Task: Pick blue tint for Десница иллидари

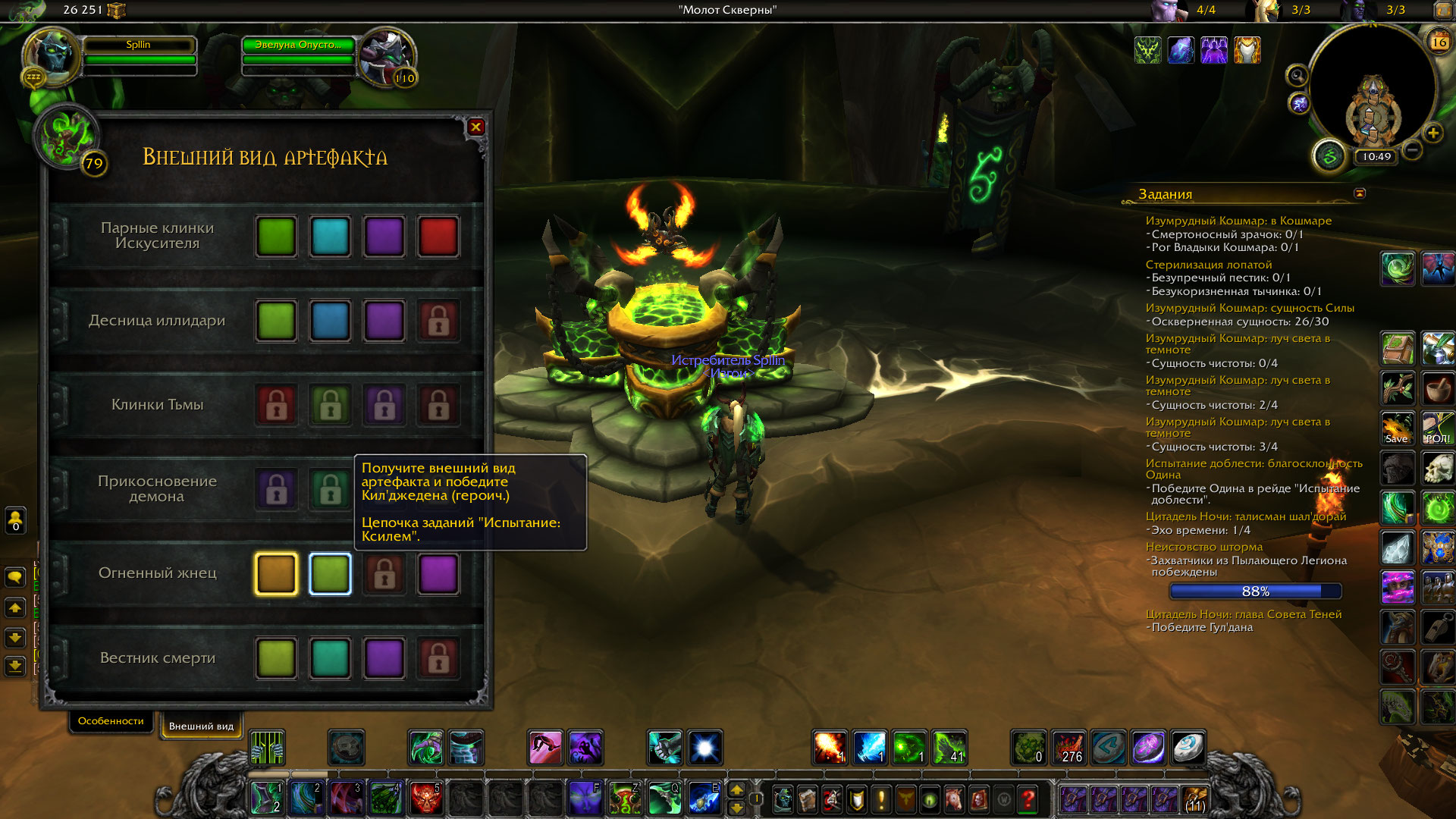Action: click(330, 321)
